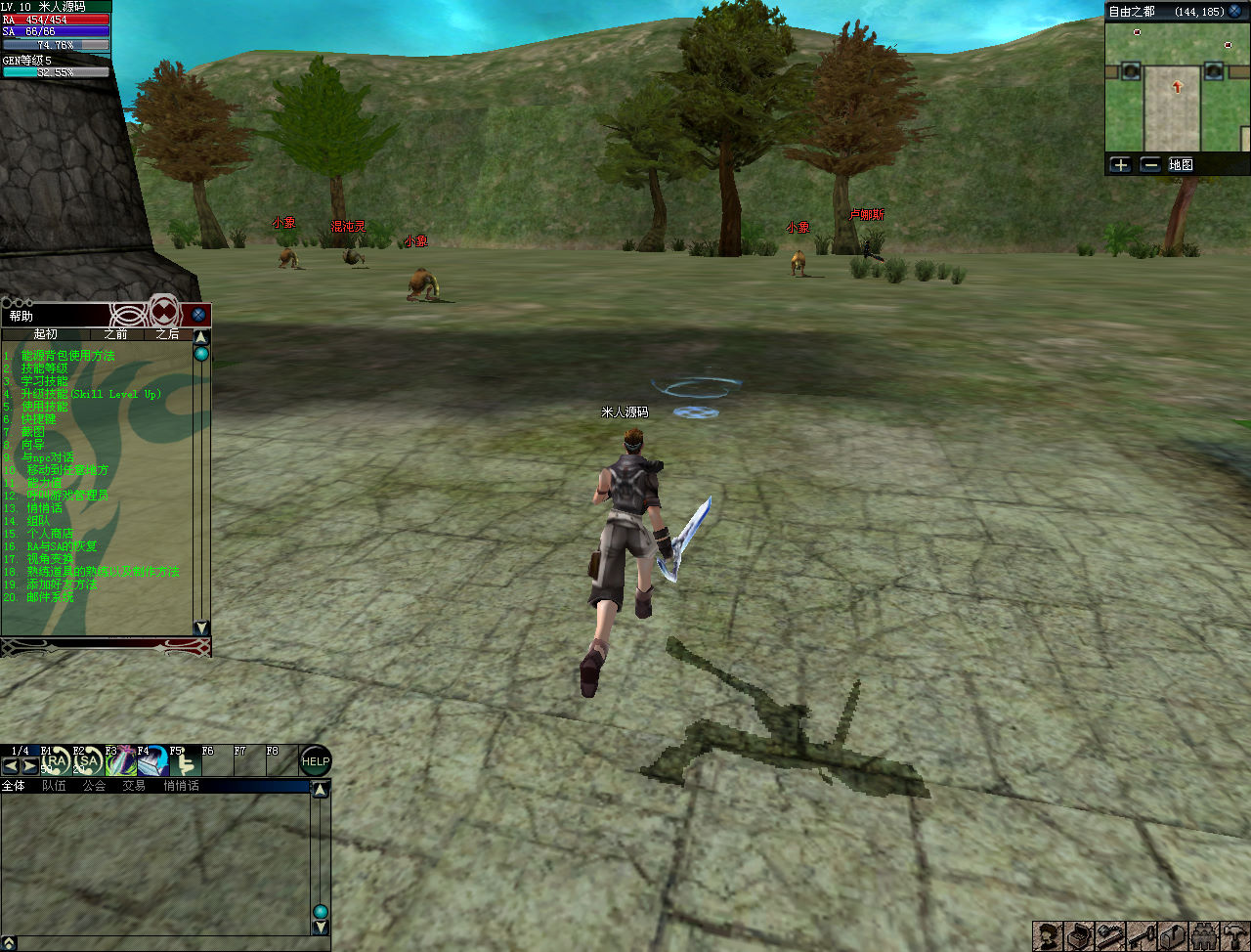Screen dimensions: 1251x952
Task: Open the treasure chest inventory icon
Action: (x=1079, y=936)
